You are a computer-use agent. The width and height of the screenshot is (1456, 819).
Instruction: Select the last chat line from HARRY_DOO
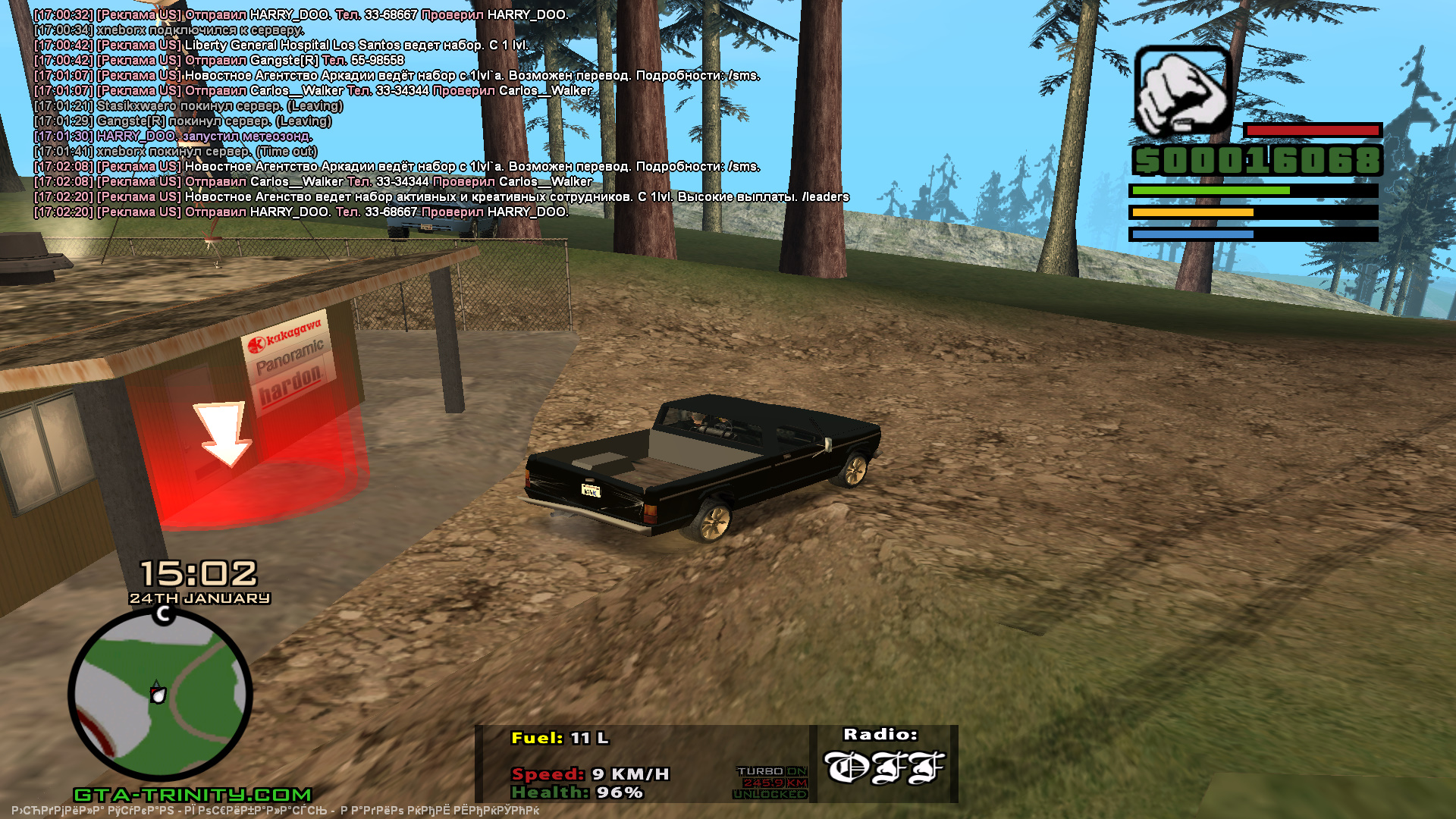tap(301, 212)
